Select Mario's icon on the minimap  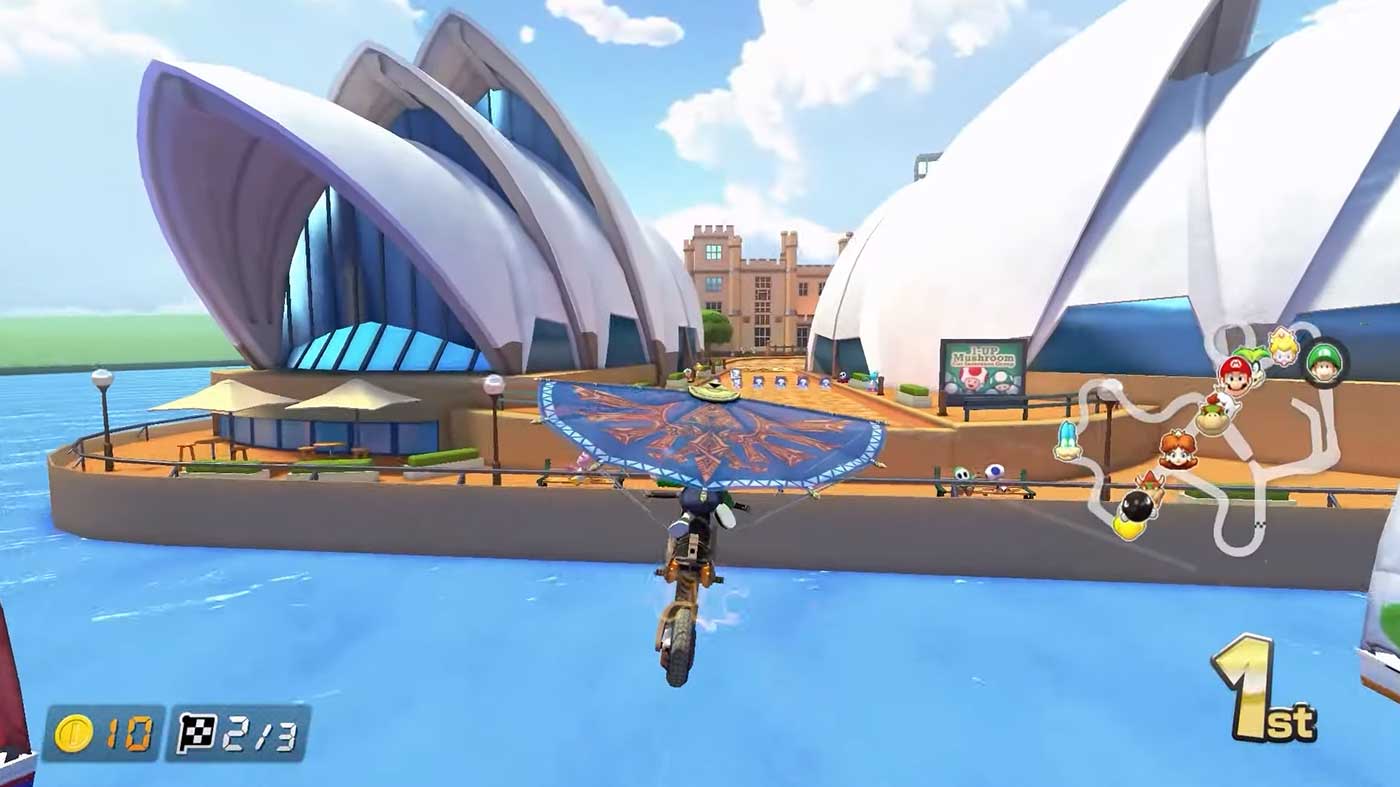(x=1237, y=377)
